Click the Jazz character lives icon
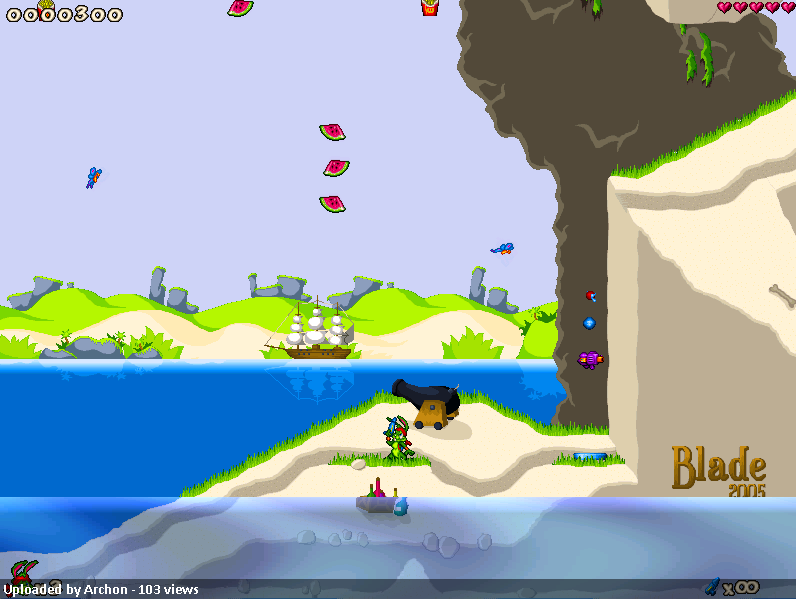The width and height of the screenshot is (796, 599). coord(22,572)
